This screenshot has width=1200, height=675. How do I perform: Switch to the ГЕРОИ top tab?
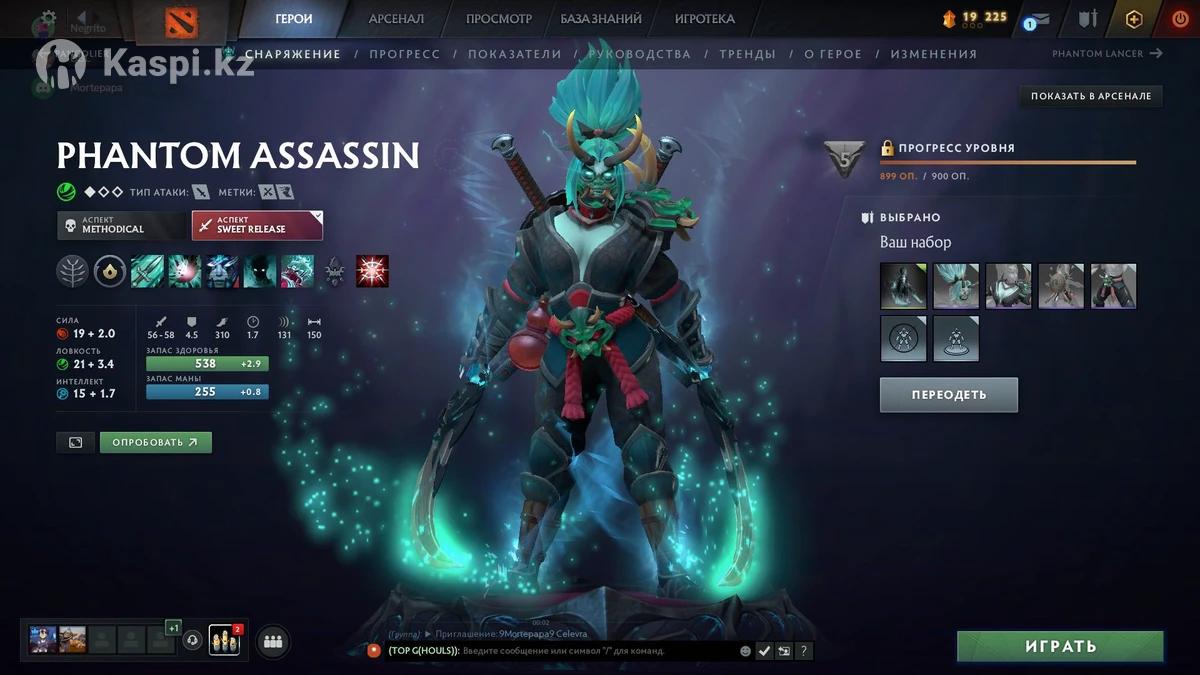pos(294,19)
